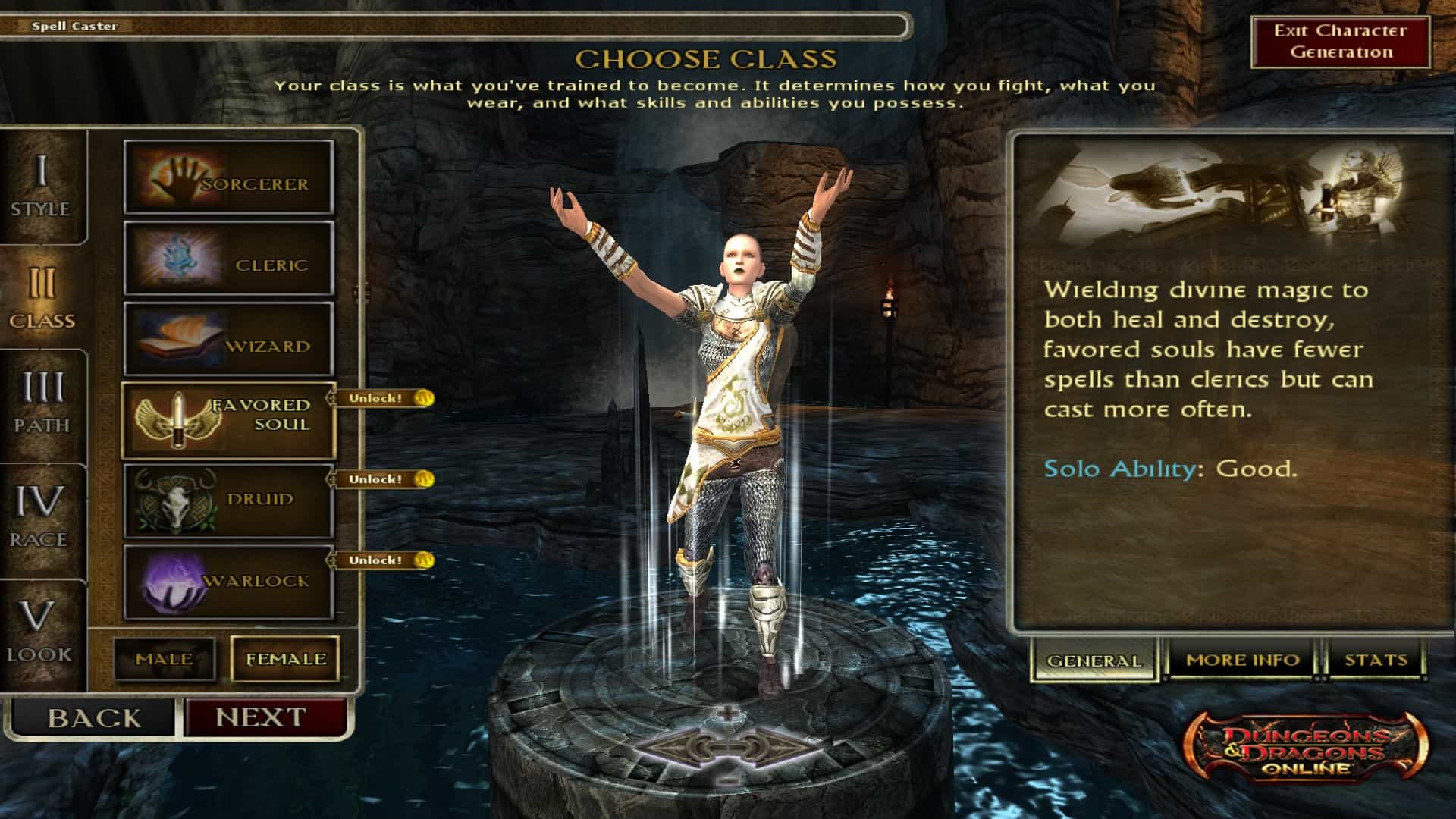Toggle character gender to Male
The height and width of the screenshot is (819, 1456).
pos(166,659)
